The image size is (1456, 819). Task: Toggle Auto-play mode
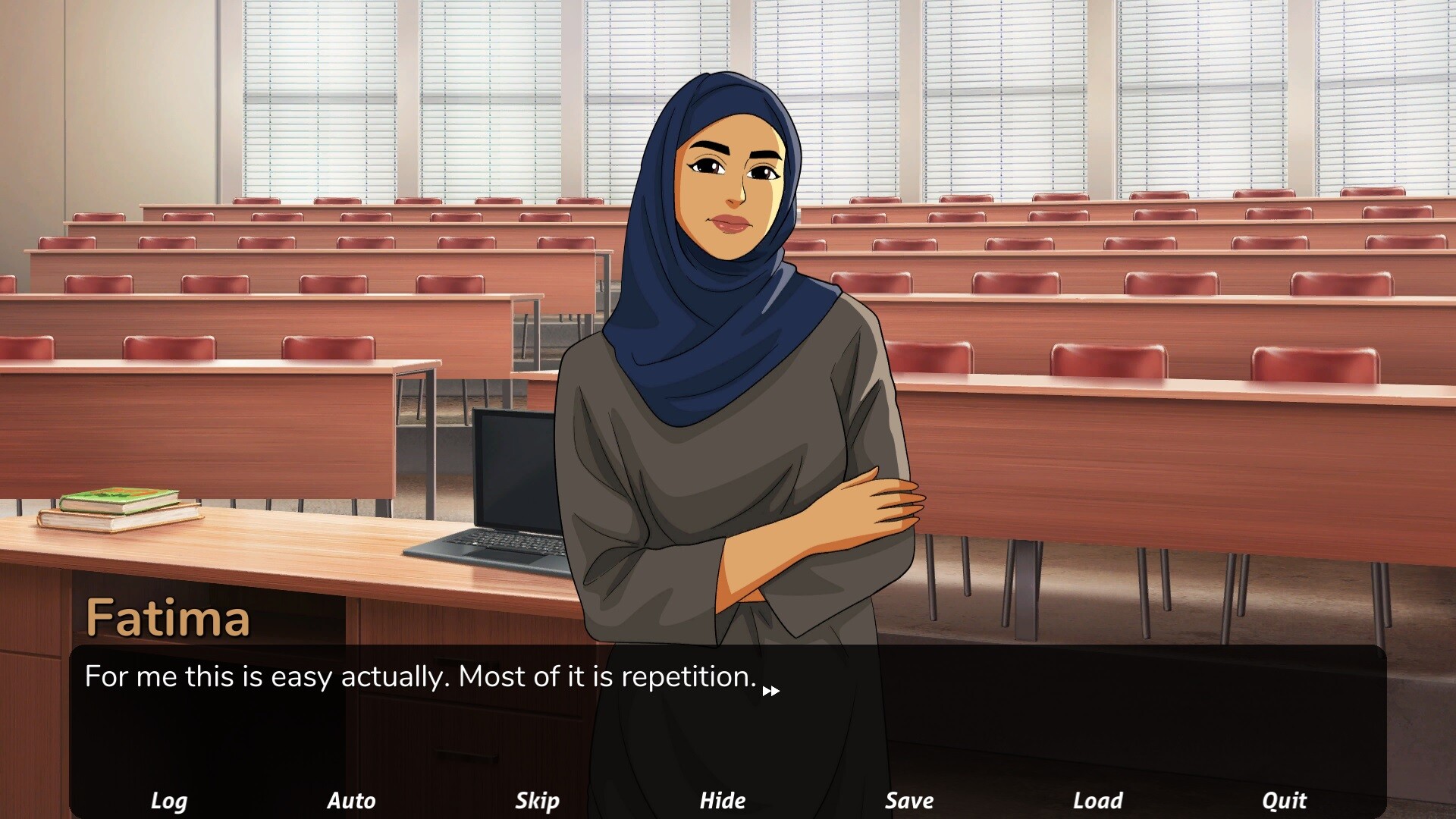(x=351, y=800)
